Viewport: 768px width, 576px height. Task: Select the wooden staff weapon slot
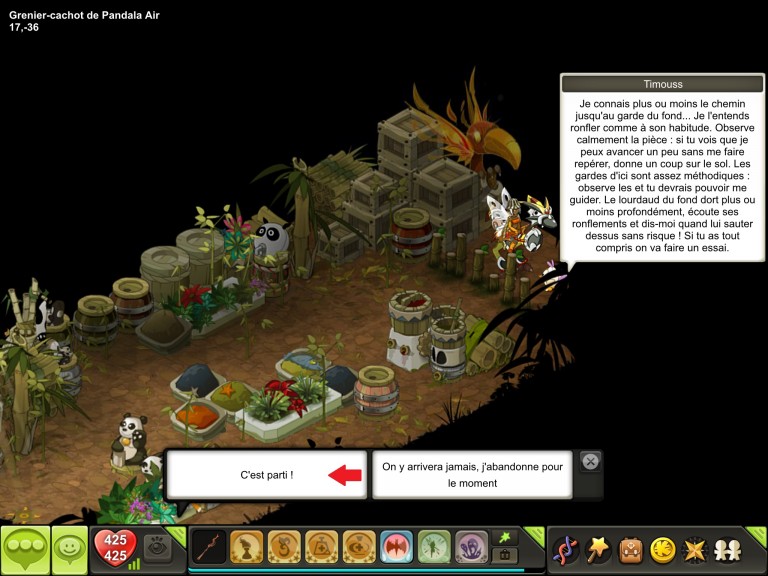coord(209,547)
